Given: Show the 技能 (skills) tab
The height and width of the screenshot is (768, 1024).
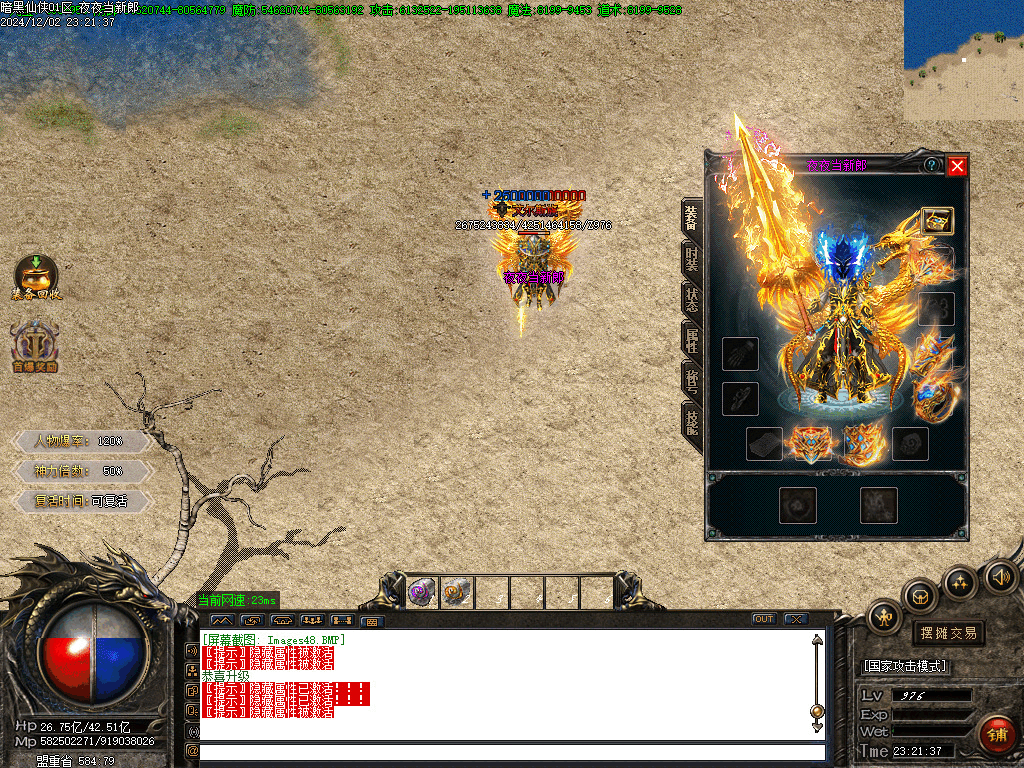Looking at the screenshot, I should click(692, 422).
